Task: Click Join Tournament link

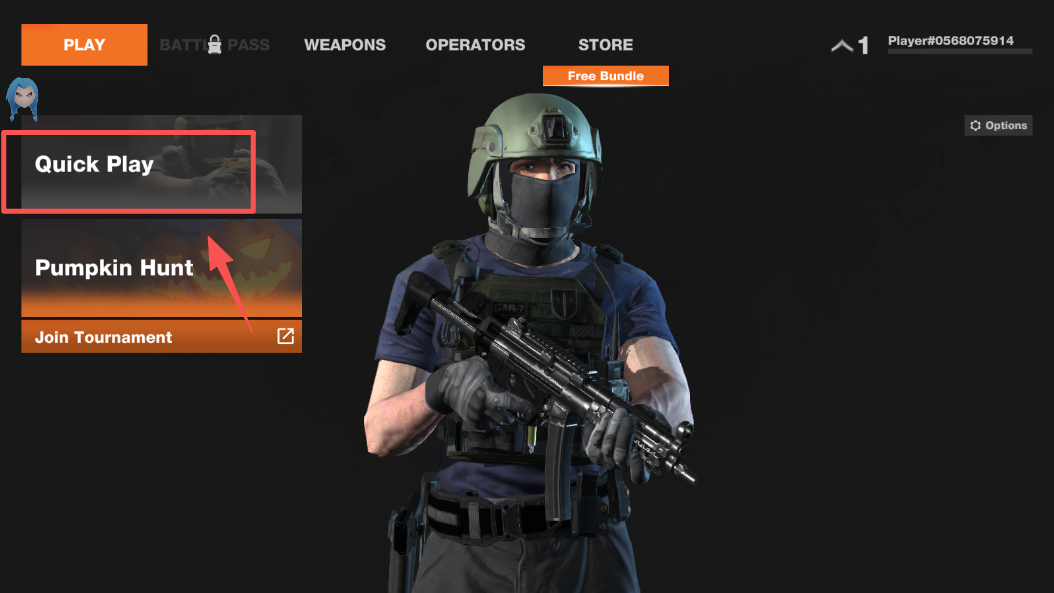Action: click(x=161, y=337)
